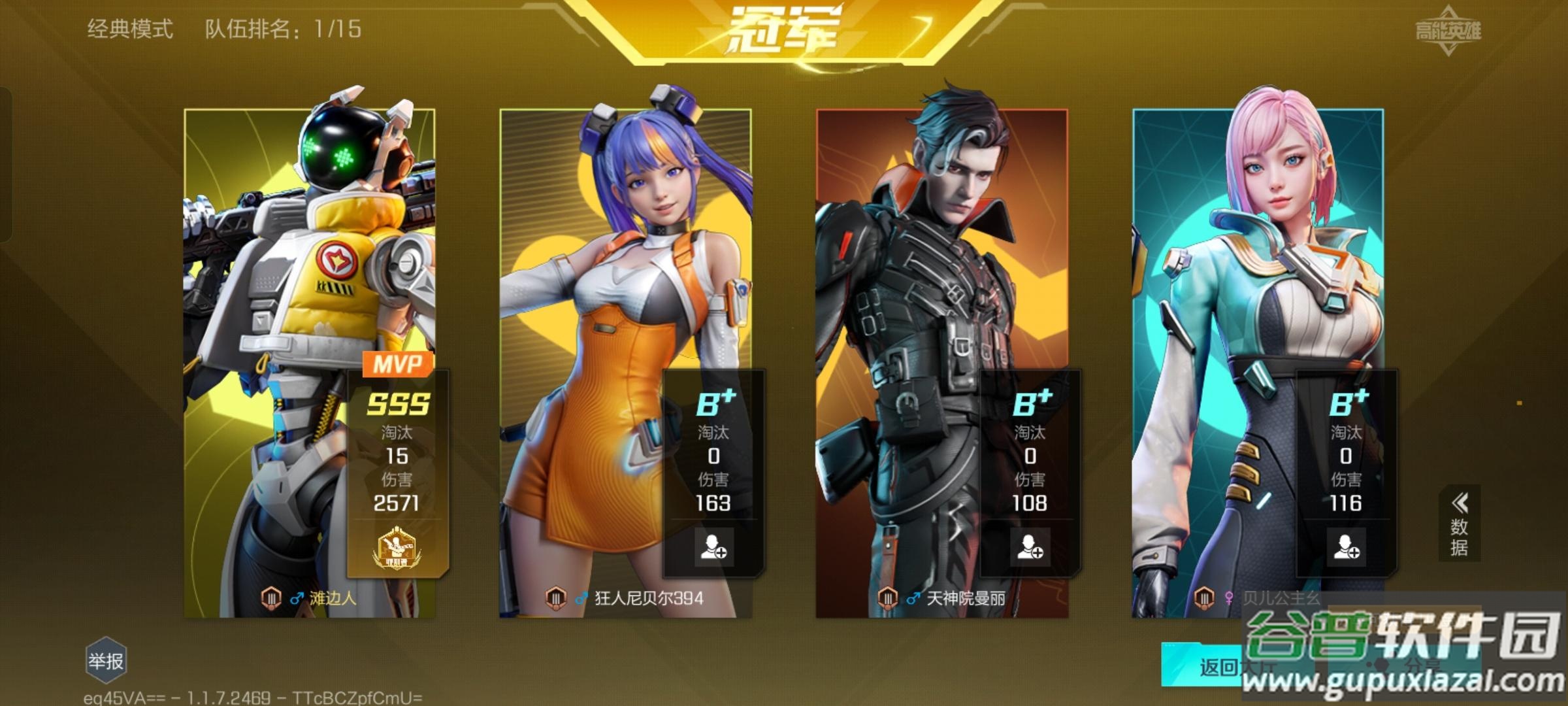The height and width of the screenshot is (706, 1568).
Task: Click the MVP medal badge icon
Action: (x=397, y=548)
